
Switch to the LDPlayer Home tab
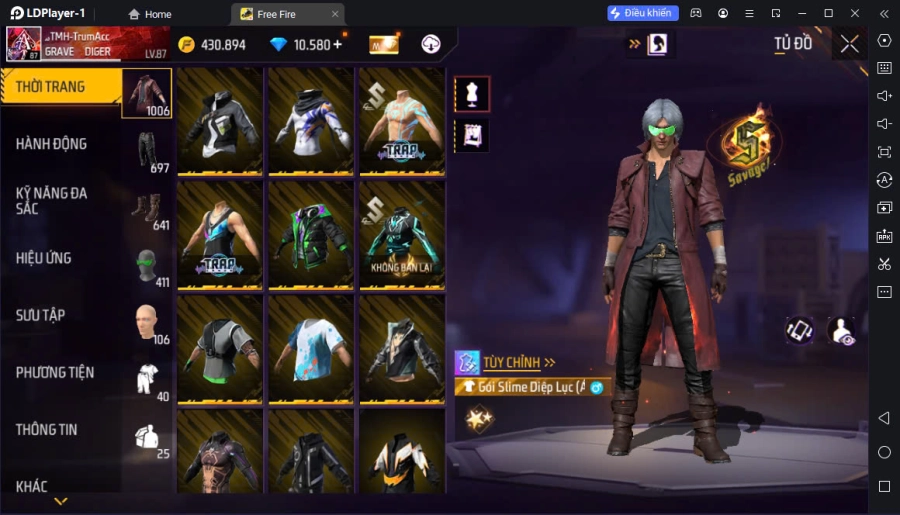(150, 14)
